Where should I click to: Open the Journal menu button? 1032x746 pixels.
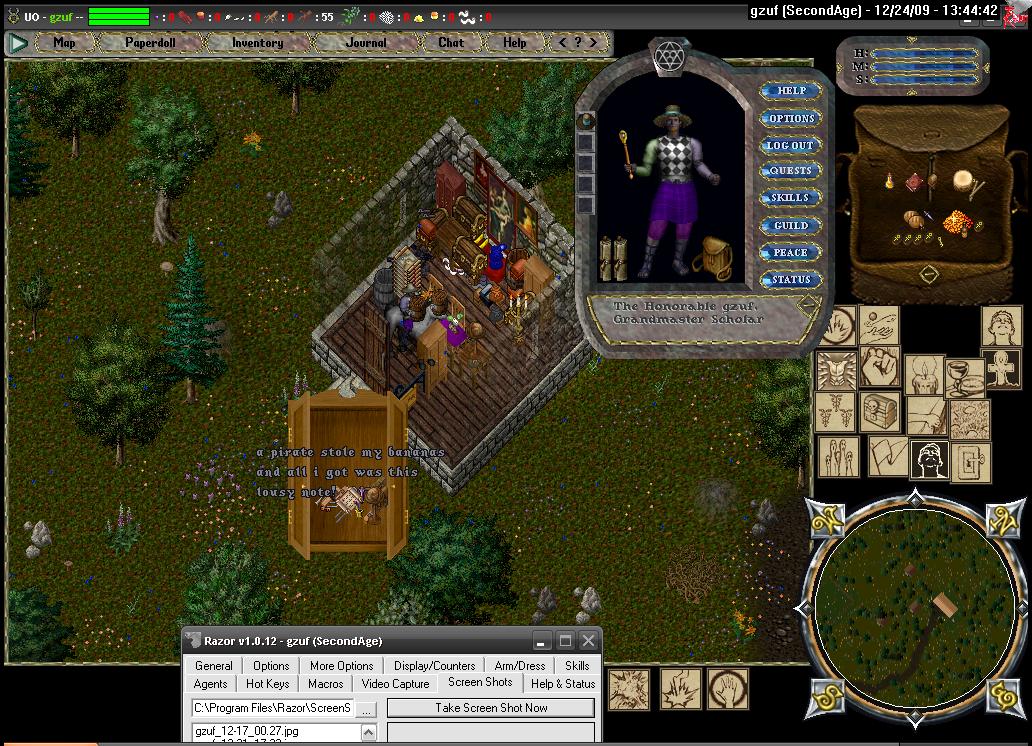366,43
